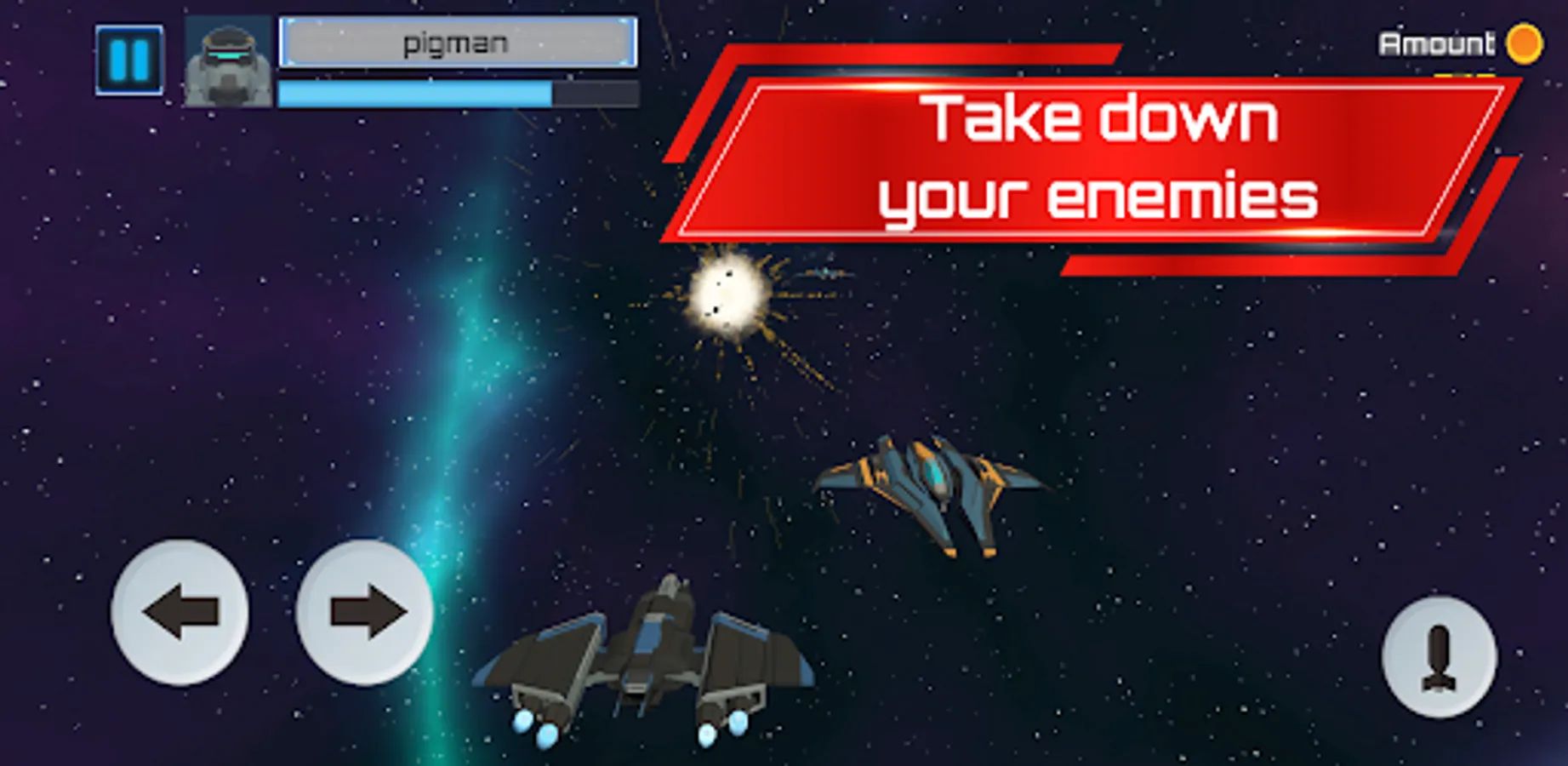The height and width of the screenshot is (766, 1568).
Task: Dismiss the Take down your enemies banner
Action: pos(1098,157)
